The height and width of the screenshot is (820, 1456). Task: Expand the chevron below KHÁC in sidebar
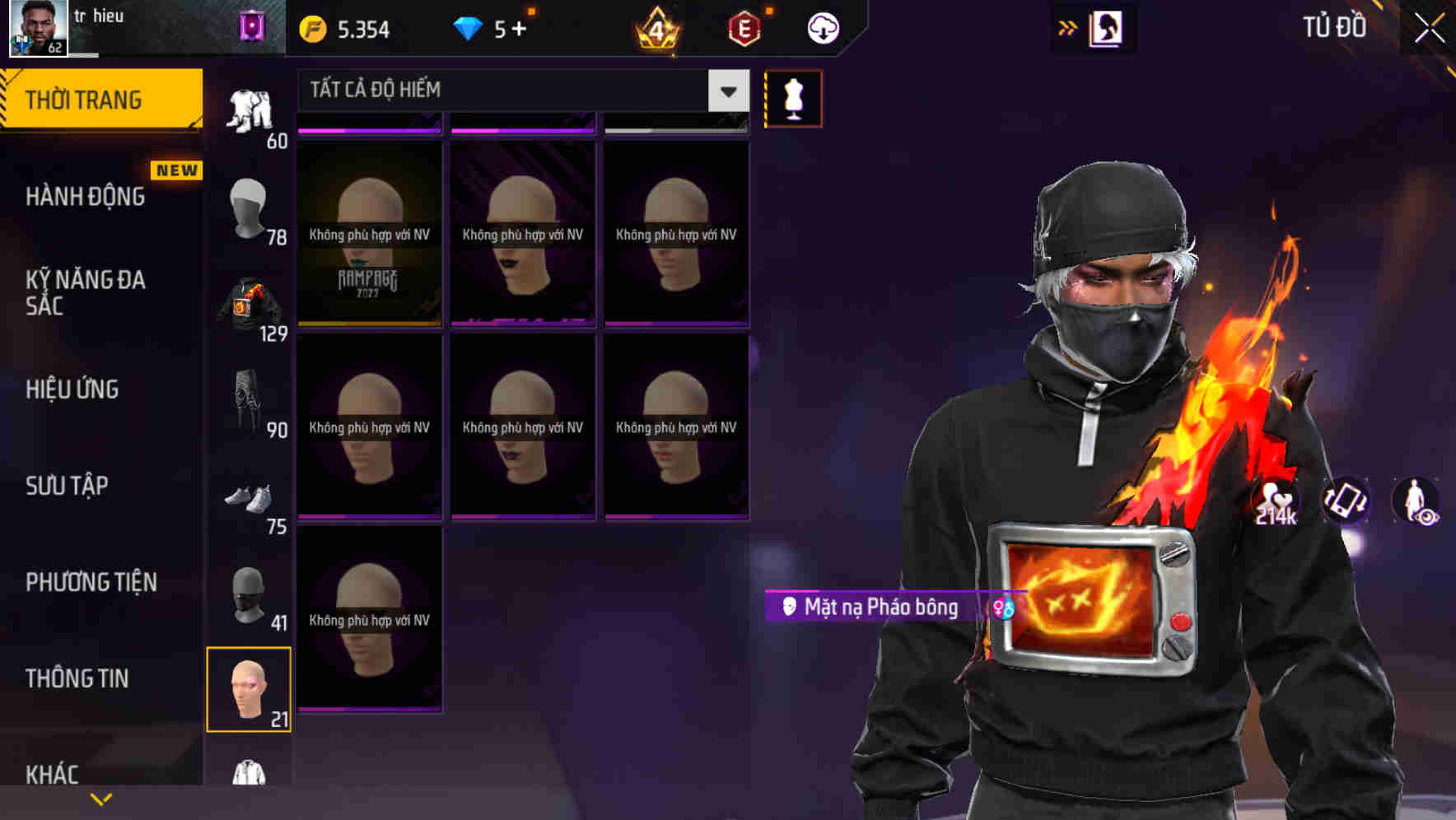coord(100,799)
